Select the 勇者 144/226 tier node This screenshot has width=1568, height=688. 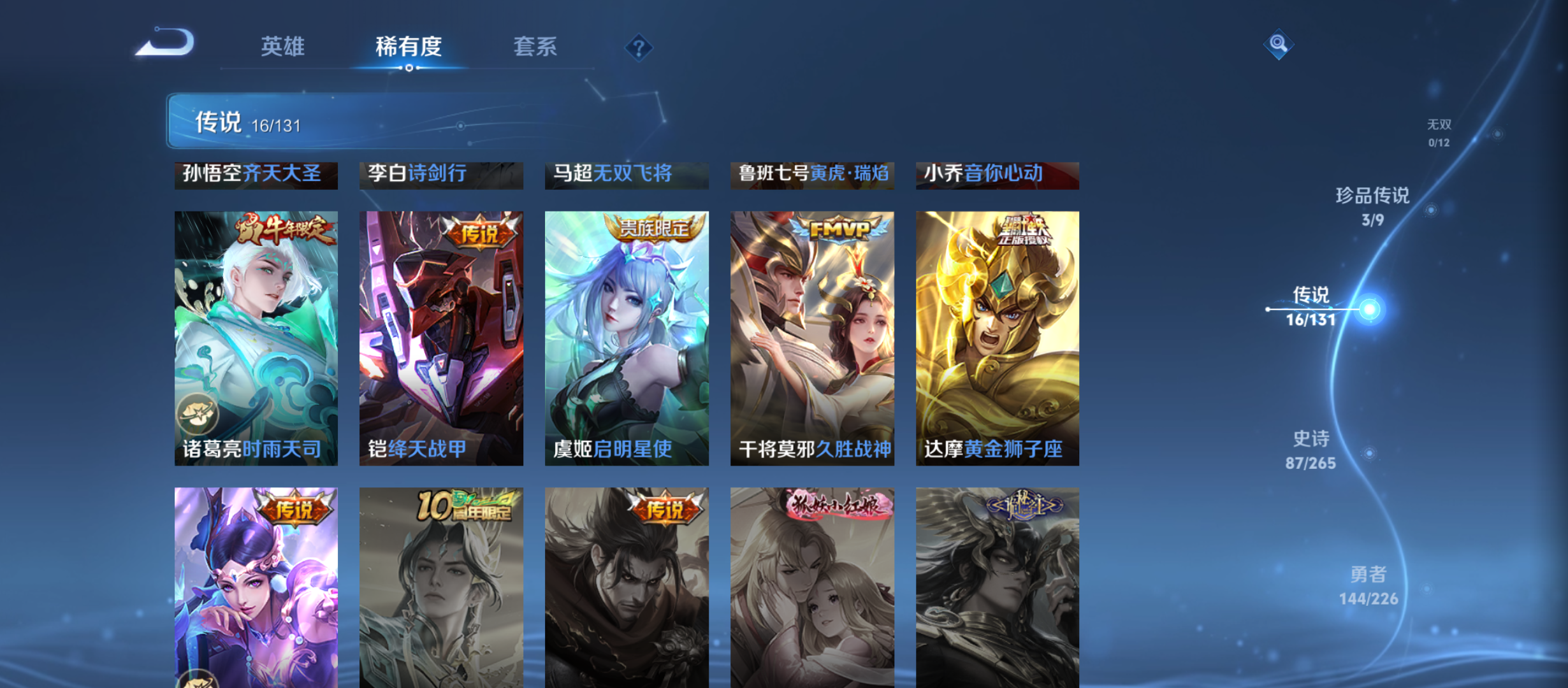(x=1368, y=584)
